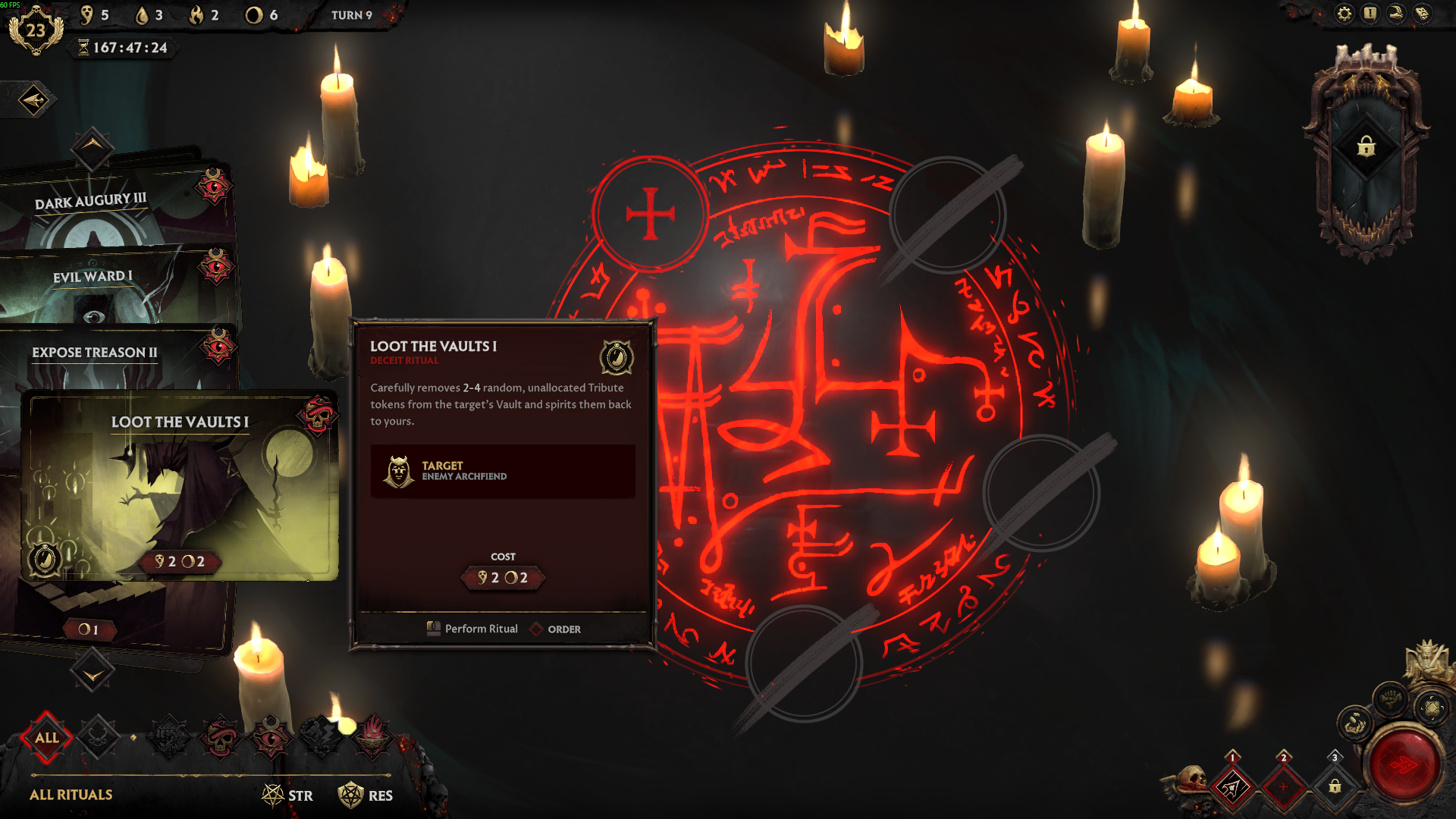Filter rituals by the red eye category
The width and height of the screenshot is (1456, 819).
(271, 736)
